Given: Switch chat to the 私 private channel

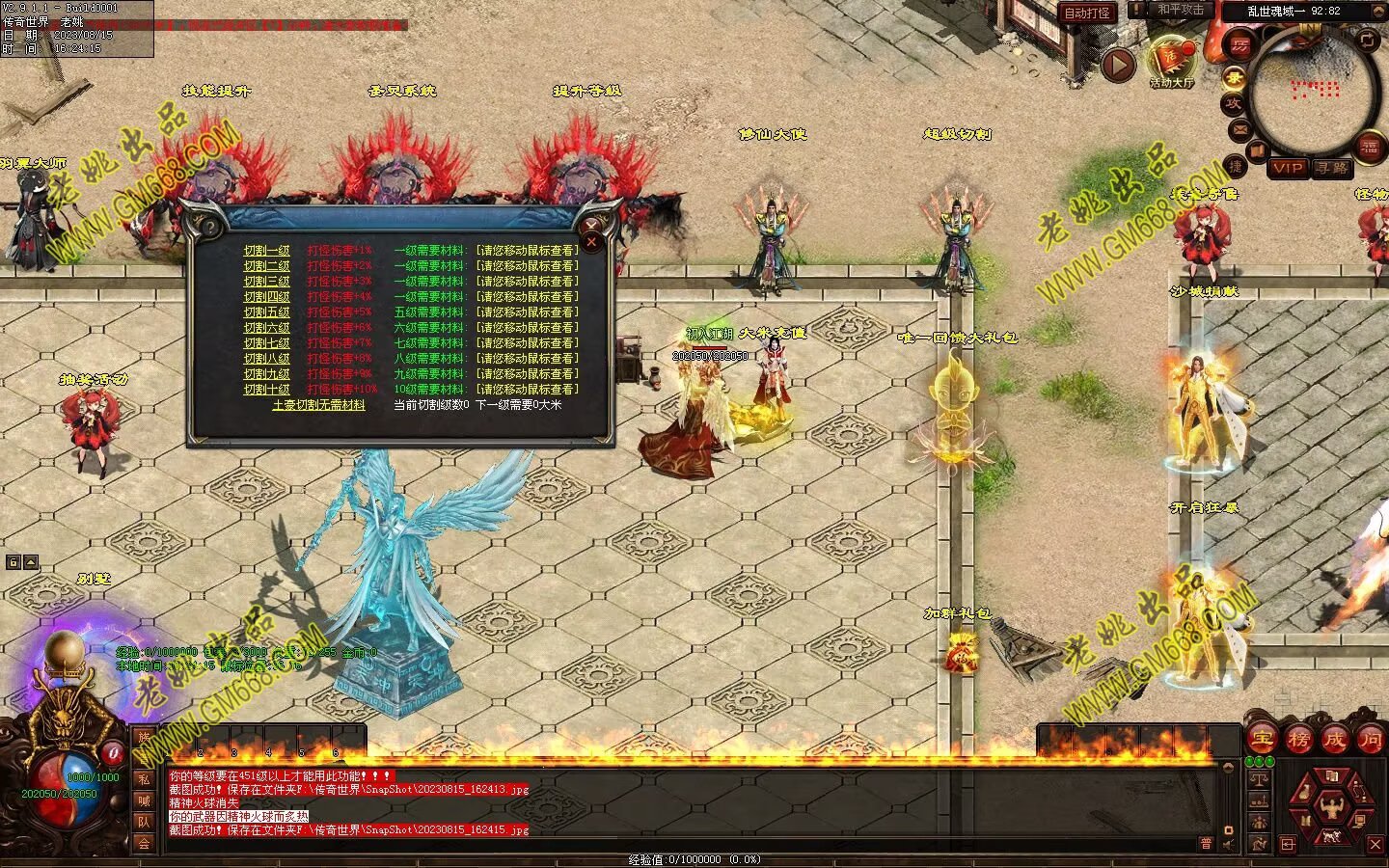Looking at the screenshot, I should pos(144,779).
